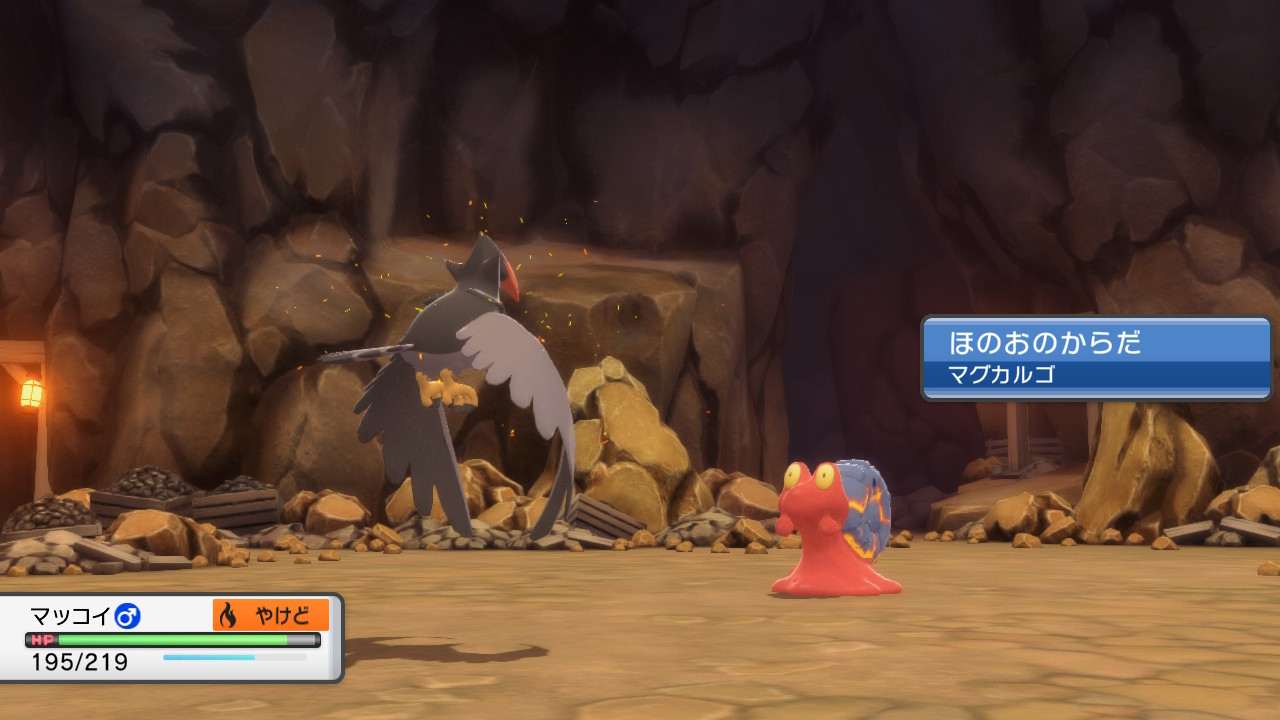1280x720 pixels.
Task: Expand the ability notification banner
Action: pos(1094,356)
